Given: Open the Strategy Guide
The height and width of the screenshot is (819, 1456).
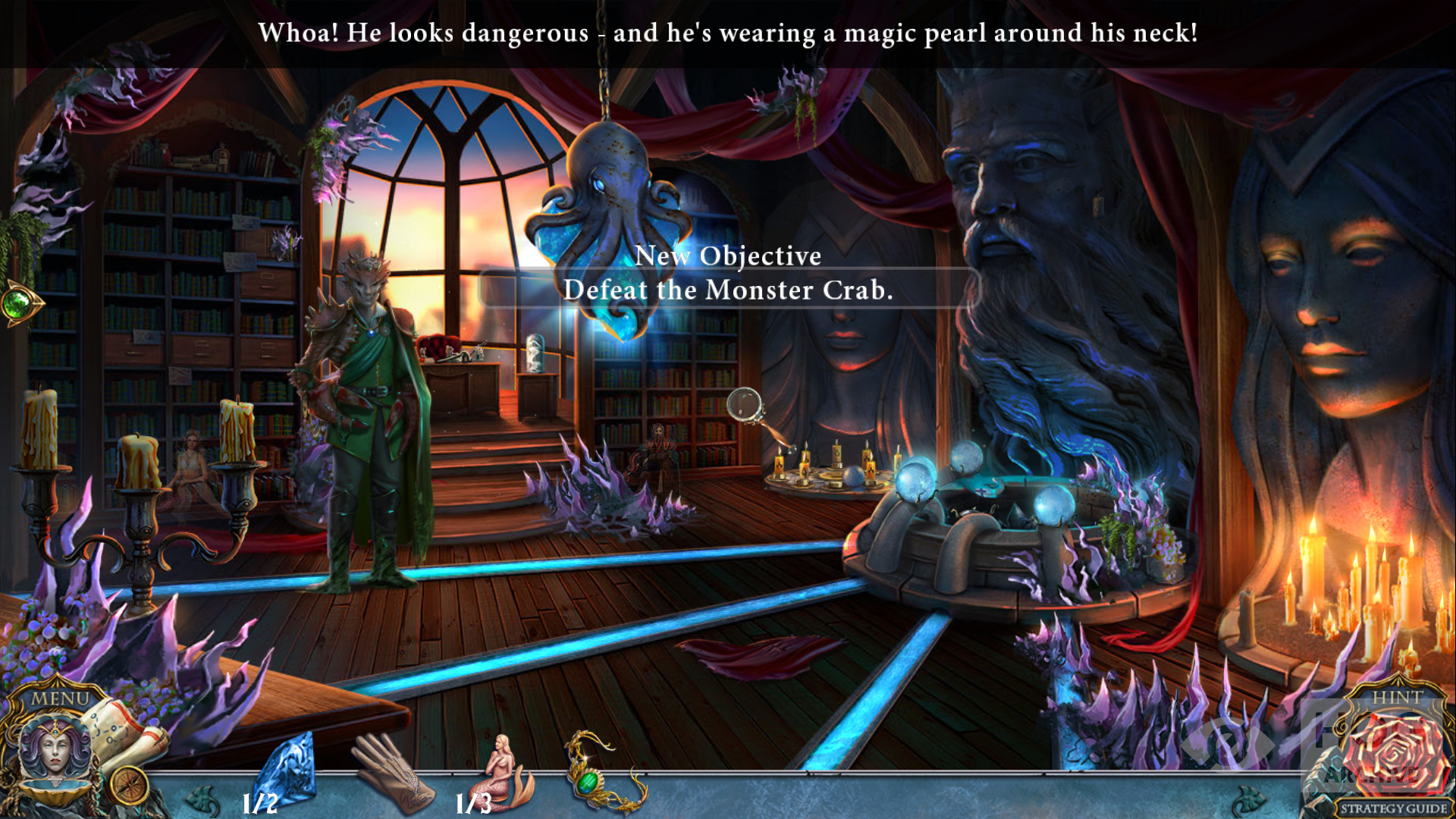Looking at the screenshot, I should click(1393, 808).
